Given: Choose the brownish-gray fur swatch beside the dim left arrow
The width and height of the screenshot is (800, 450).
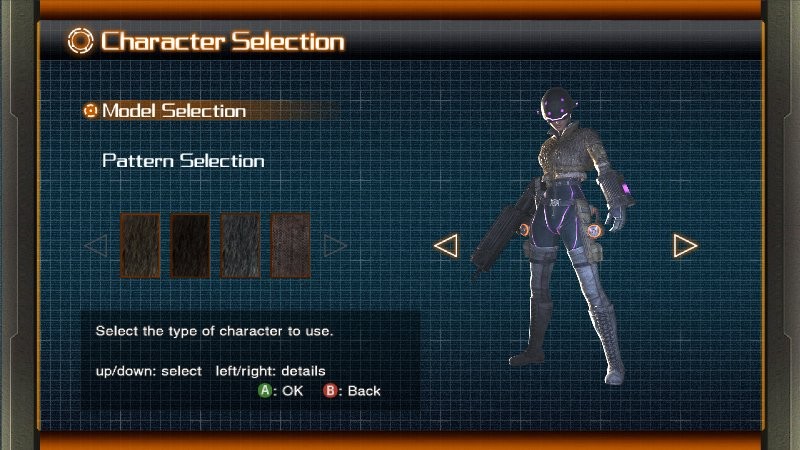Looking at the screenshot, I should click(140, 245).
